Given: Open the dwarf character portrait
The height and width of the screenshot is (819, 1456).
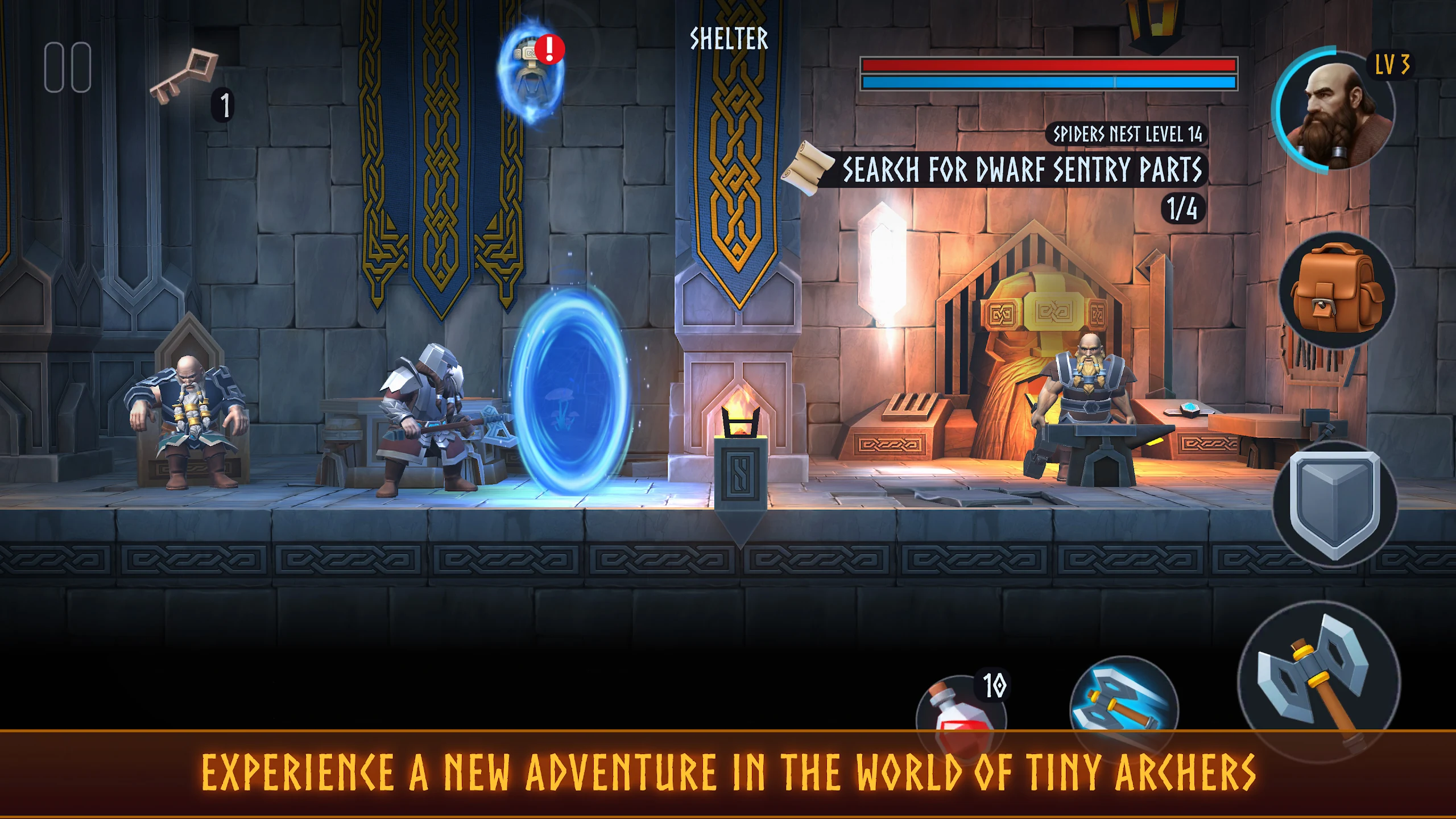Looking at the screenshot, I should [x=1333, y=110].
